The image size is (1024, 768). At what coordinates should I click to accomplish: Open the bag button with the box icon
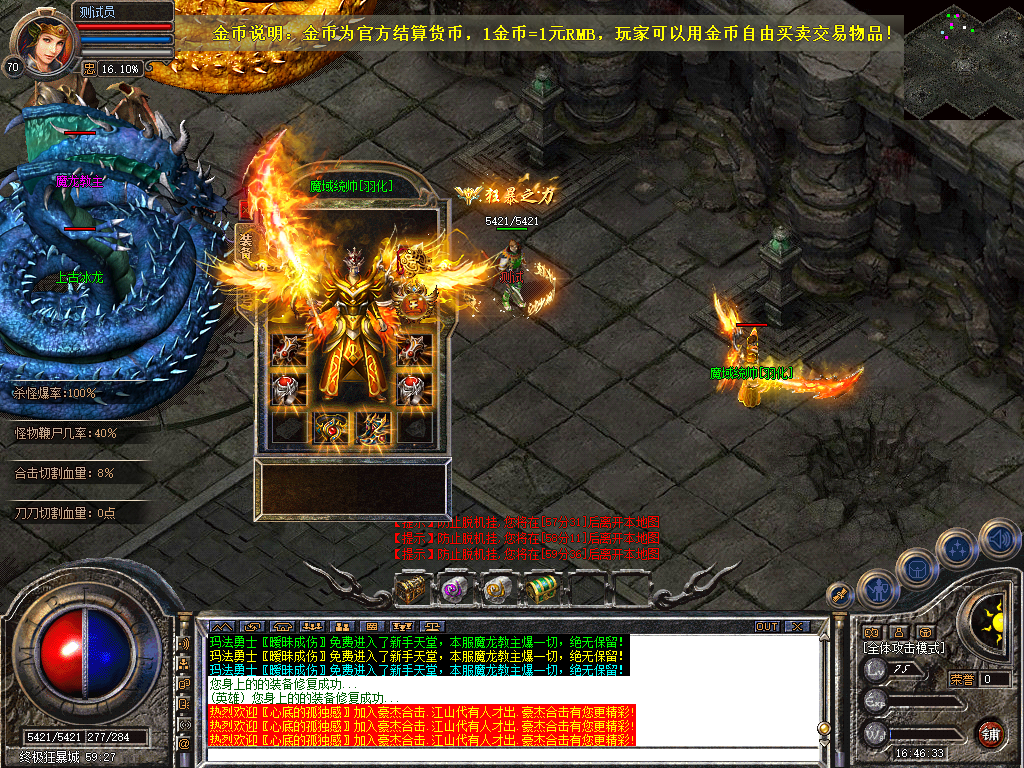click(x=917, y=570)
